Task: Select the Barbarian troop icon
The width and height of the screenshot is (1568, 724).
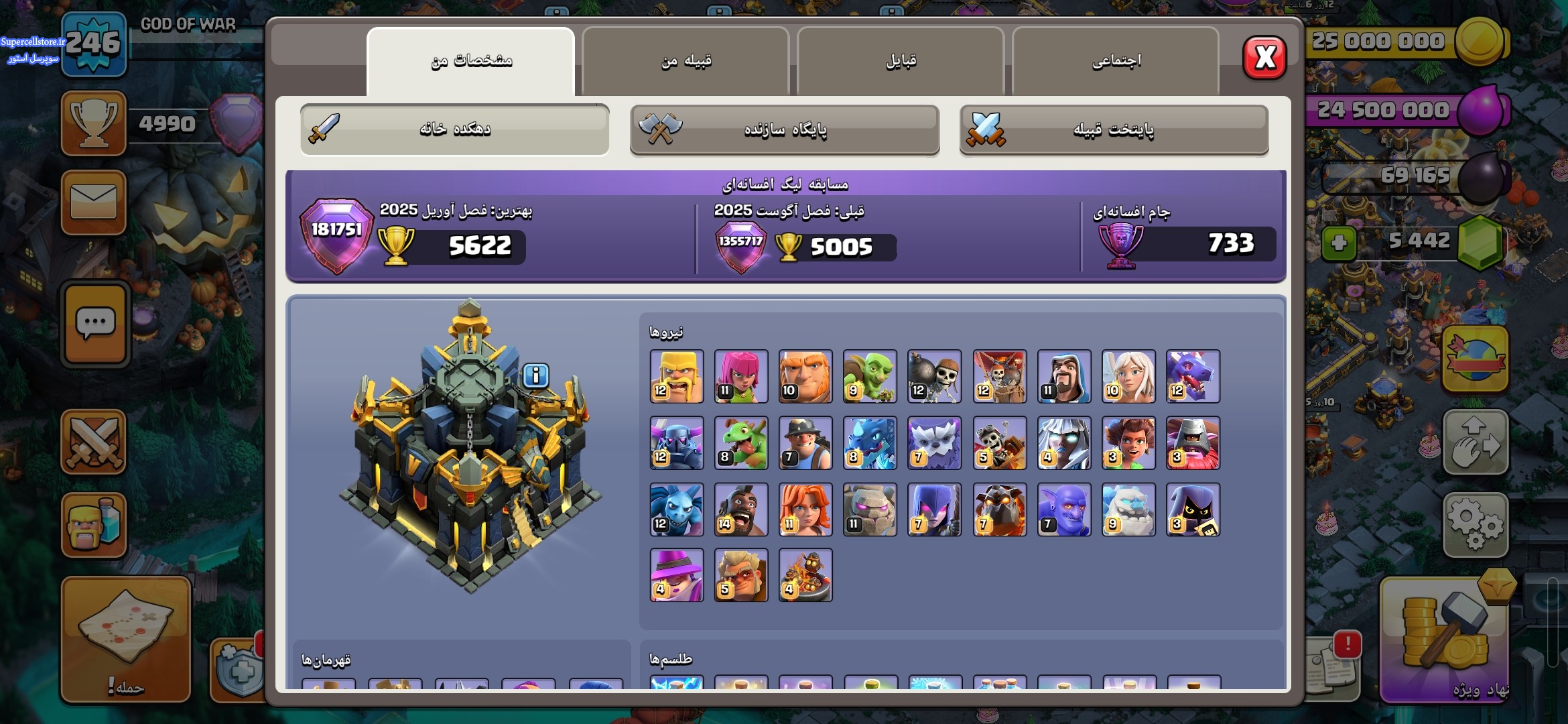Action: (x=677, y=376)
